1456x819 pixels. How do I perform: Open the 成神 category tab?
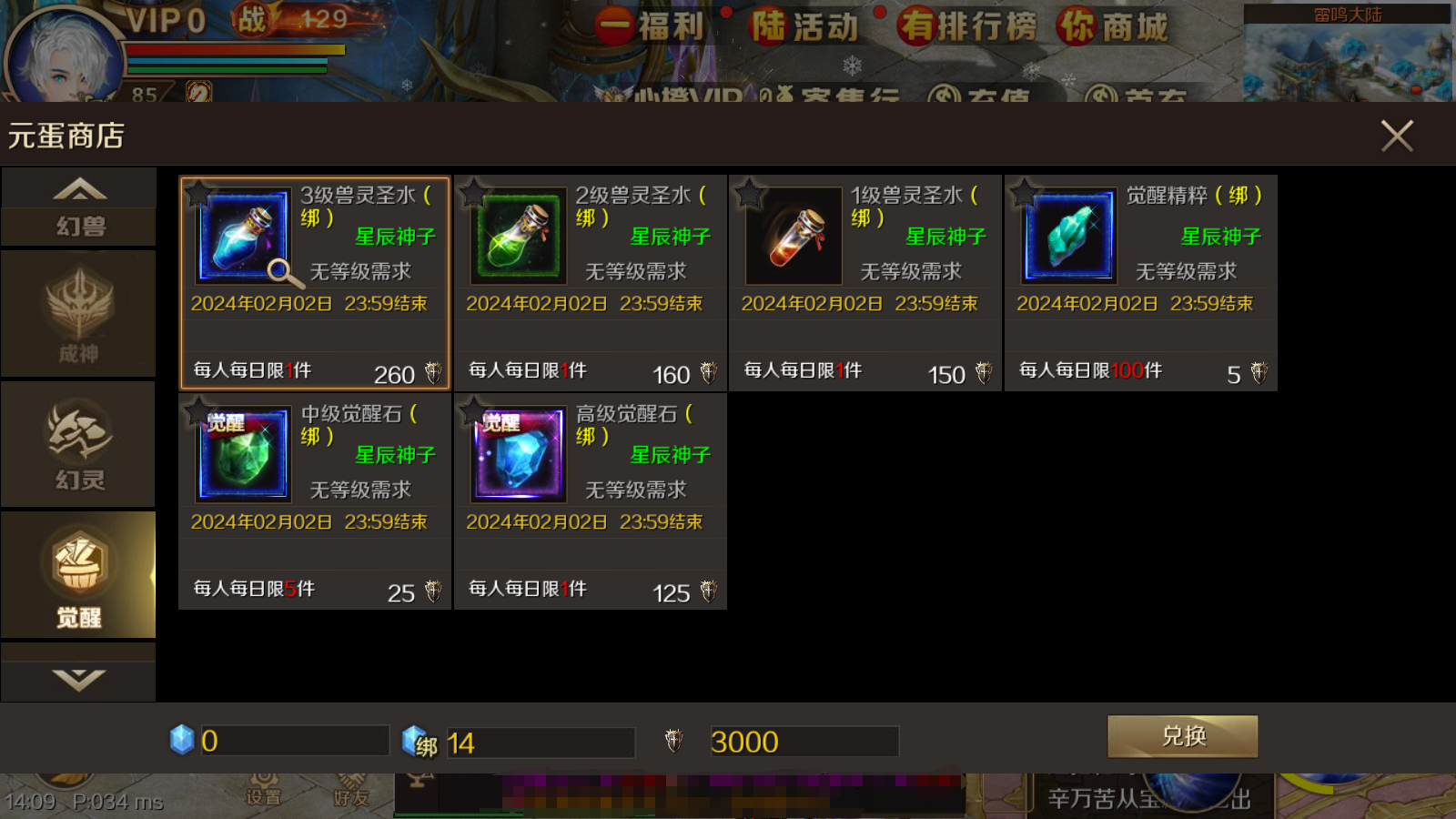[79, 314]
